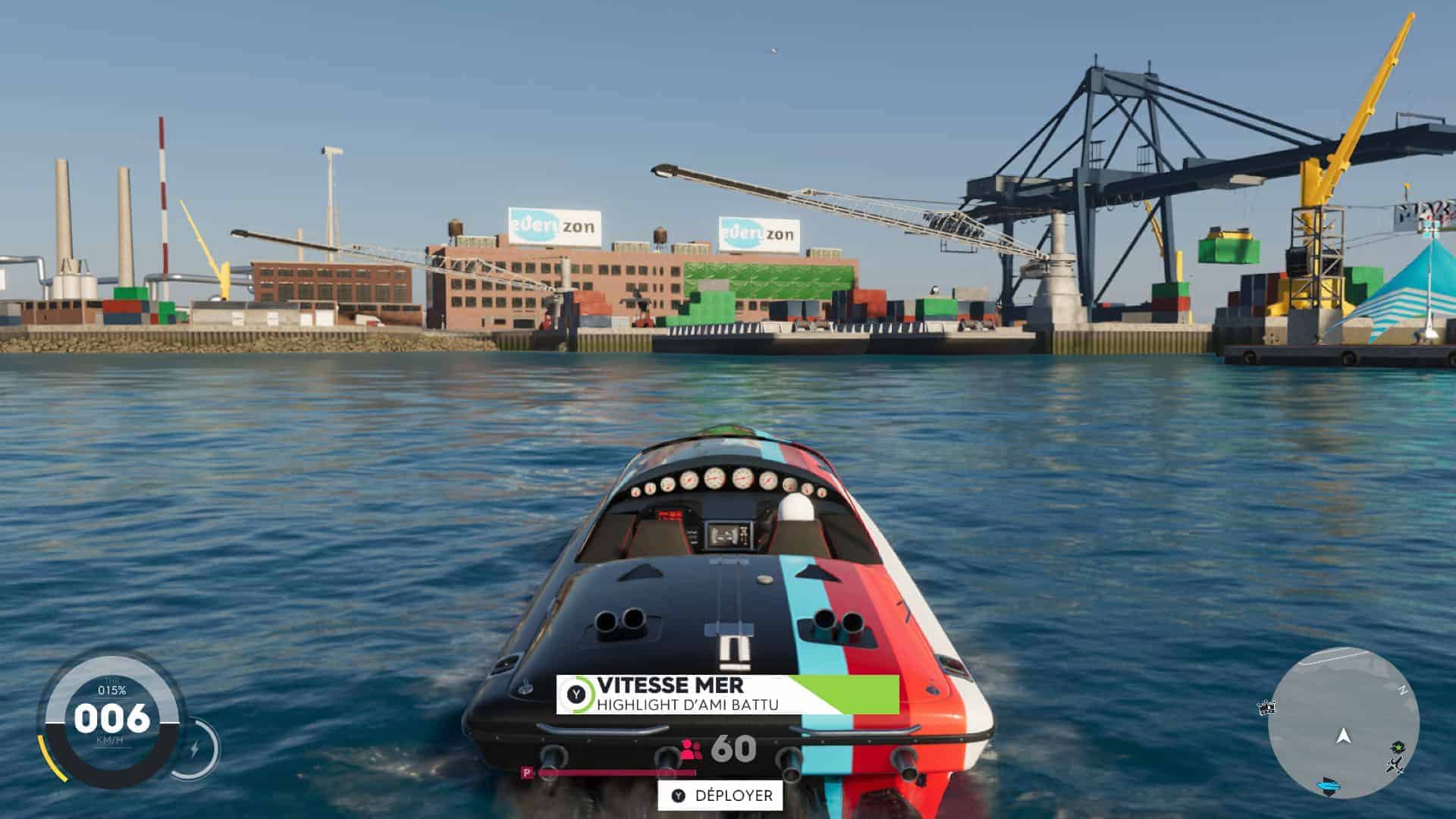The height and width of the screenshot is (819, 1456).
Task: Click the Déployer button
Action: pos(720,795)
